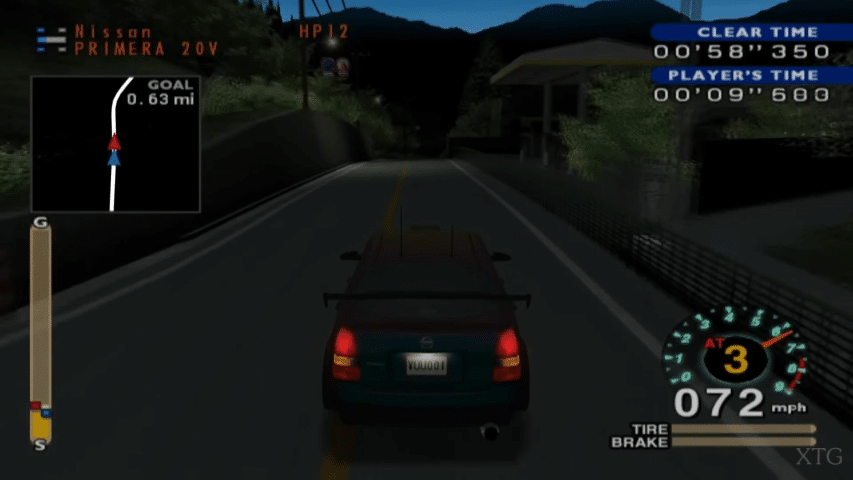853x480 pixels.
Task: Select the blue player marker on minimap
Action: [x=114, y=157]
